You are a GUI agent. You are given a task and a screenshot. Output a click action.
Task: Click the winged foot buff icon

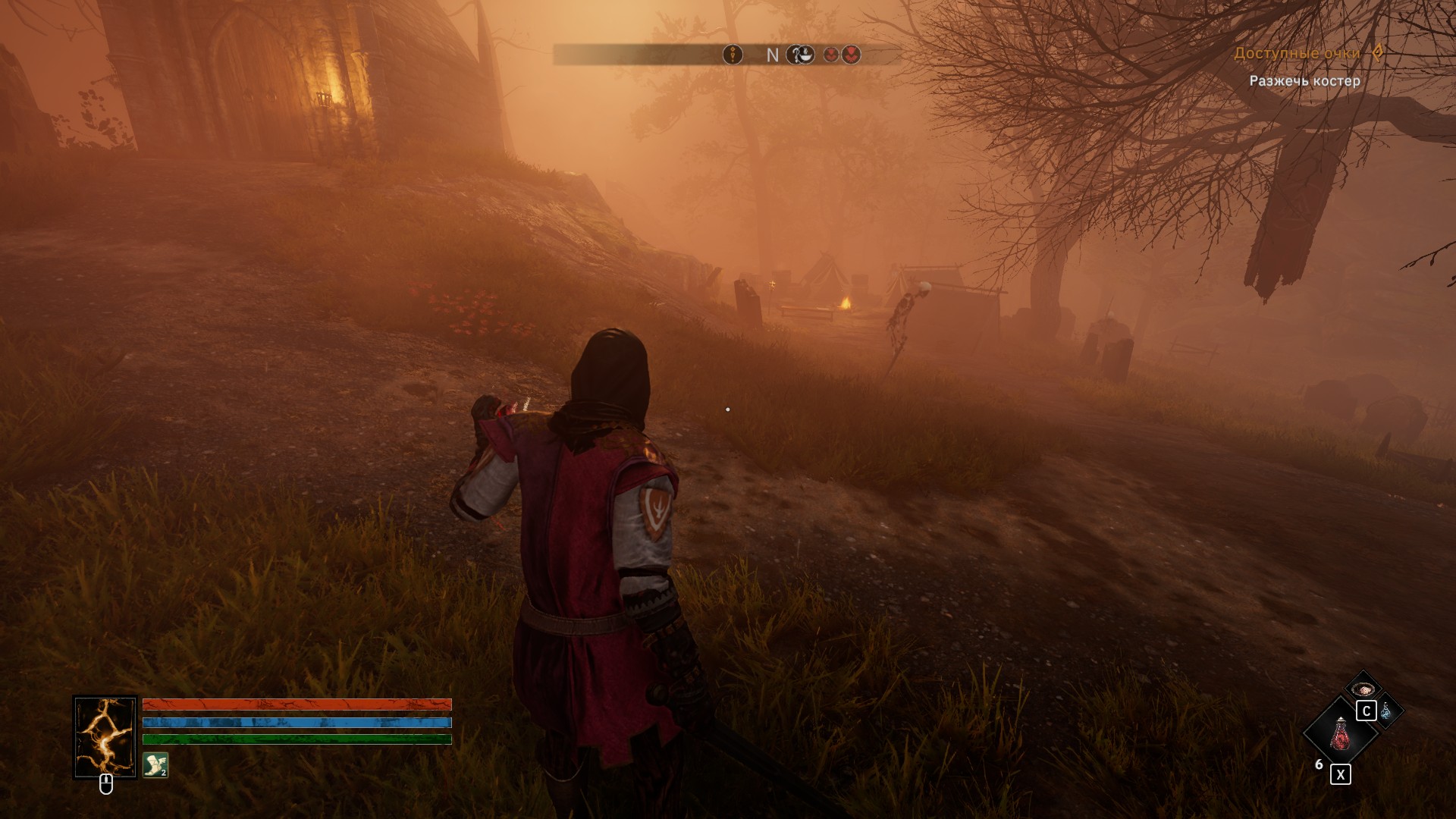pos(155,765)
